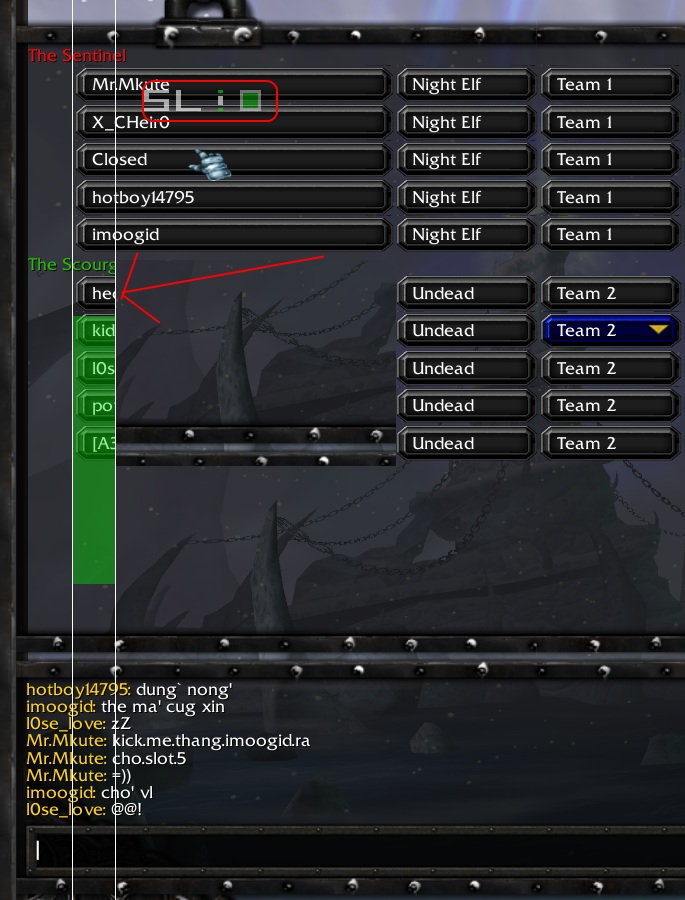Open the Night Elf dropdown on the Closed row
Screen dimensions: 685x900
point(463,160)
